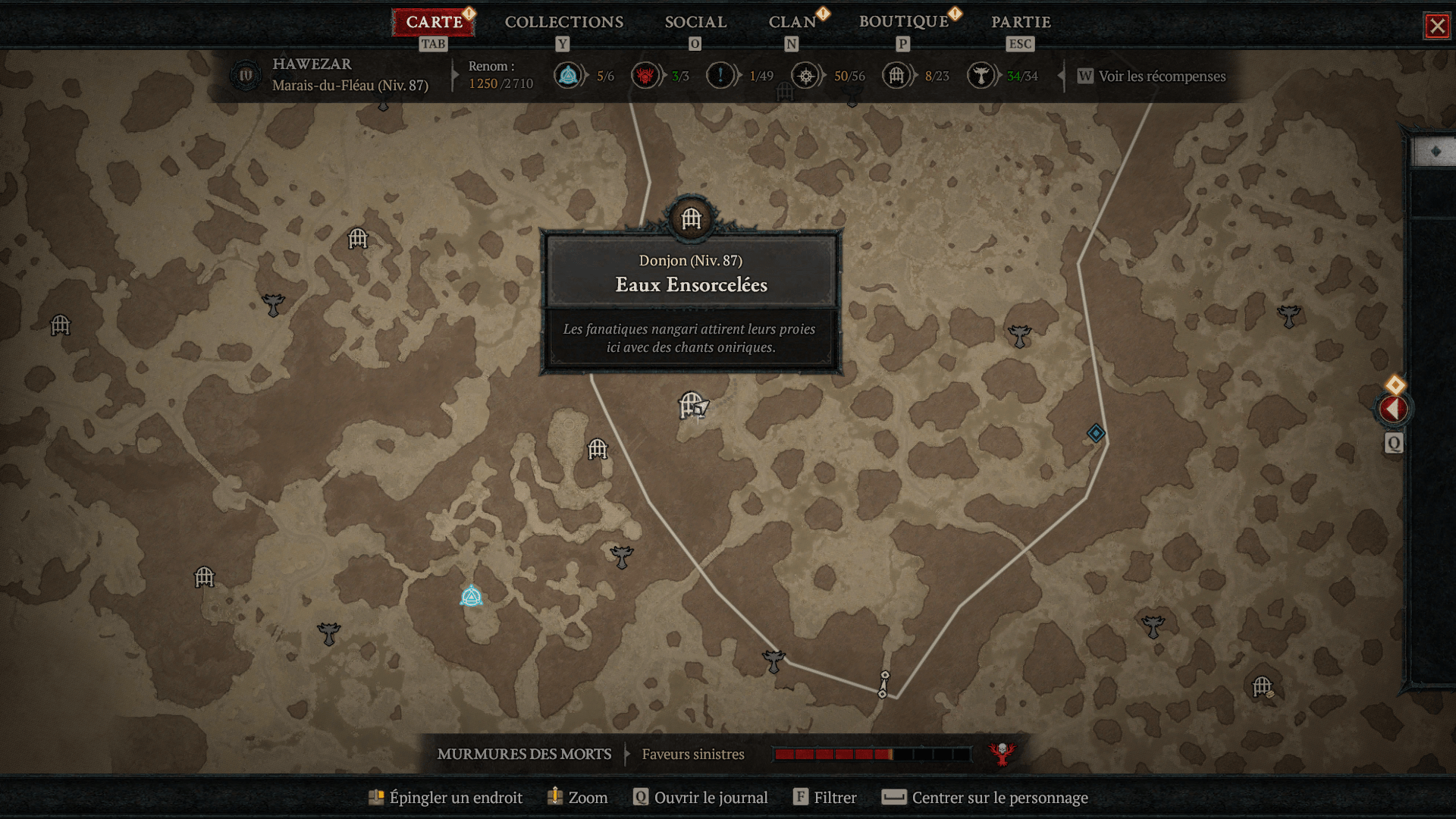Screen dimensions: 1456x819
Task: Click the blue diamond quest marker on the map
Action: [1096, 433]
